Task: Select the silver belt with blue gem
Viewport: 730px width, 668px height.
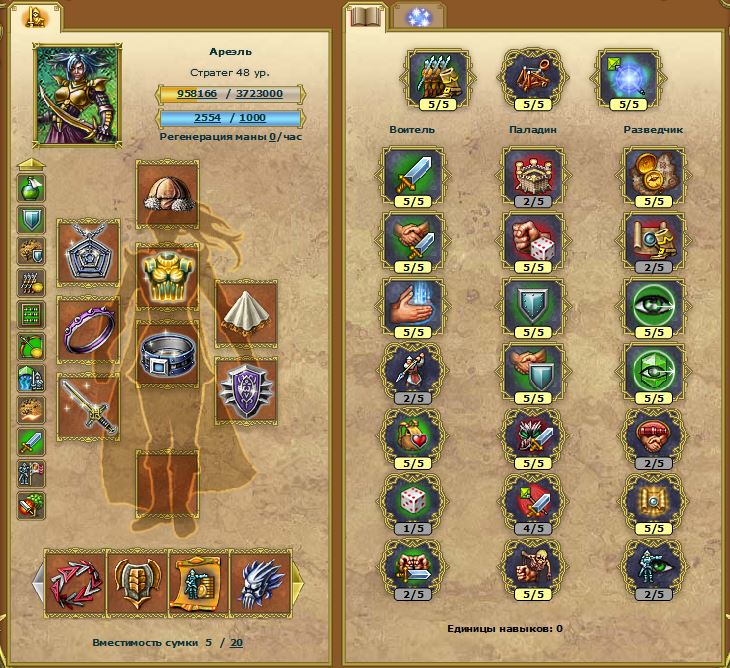Action: [167, 352]
